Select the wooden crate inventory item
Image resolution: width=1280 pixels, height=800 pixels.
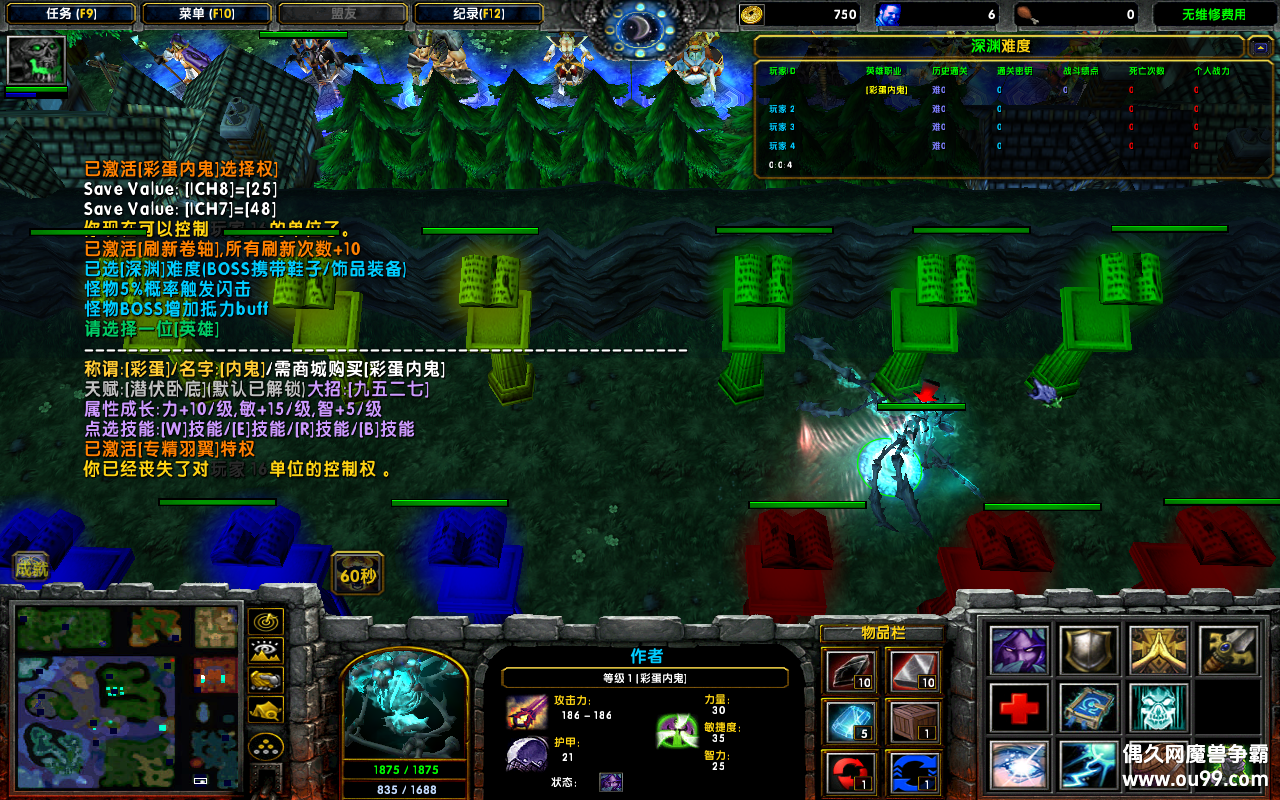[x=914, y=722]
